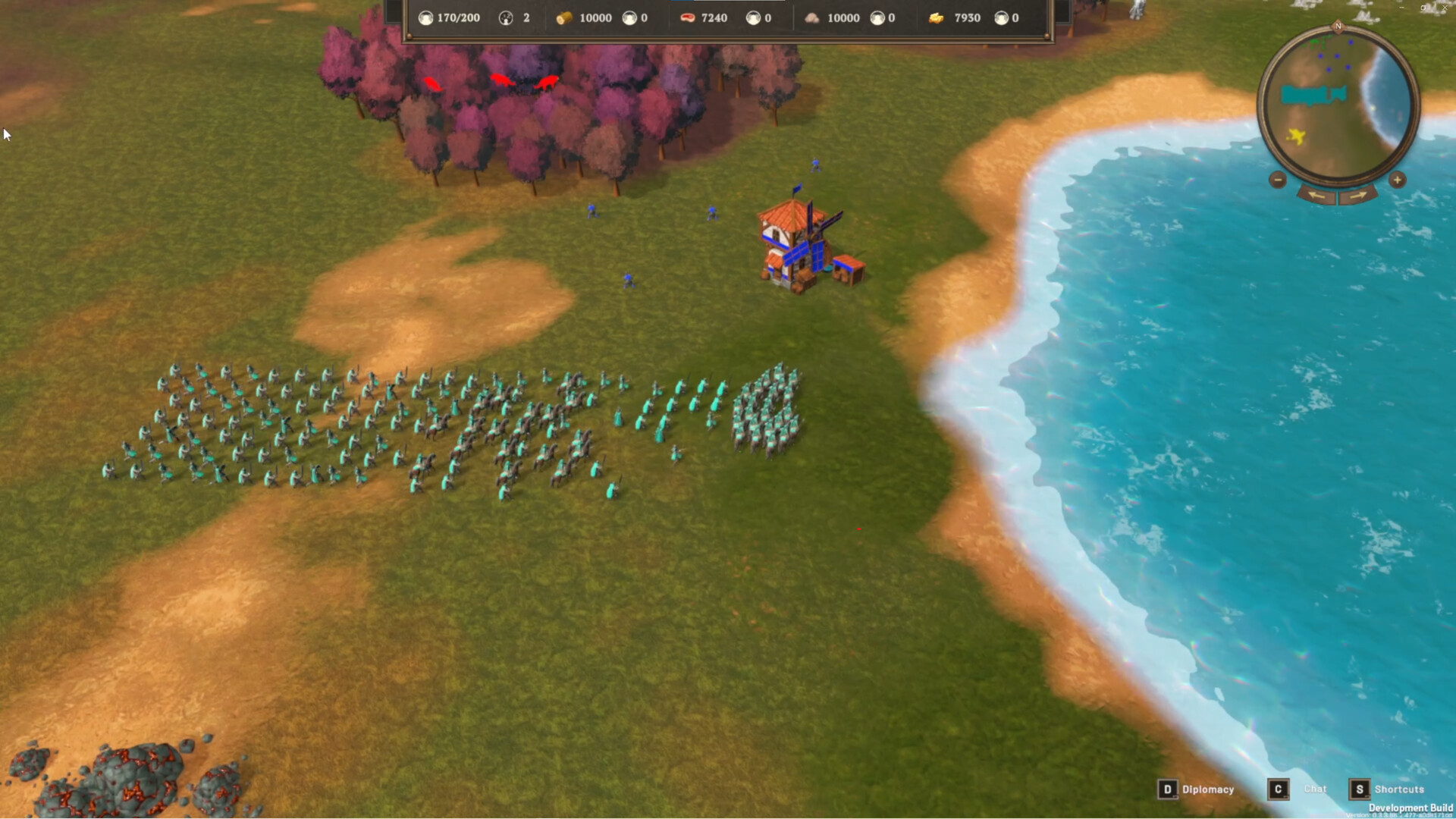Rotate camera left with the minimap arrow
This screenshot has width=1456, height=819.
[x=1316, y=196]
